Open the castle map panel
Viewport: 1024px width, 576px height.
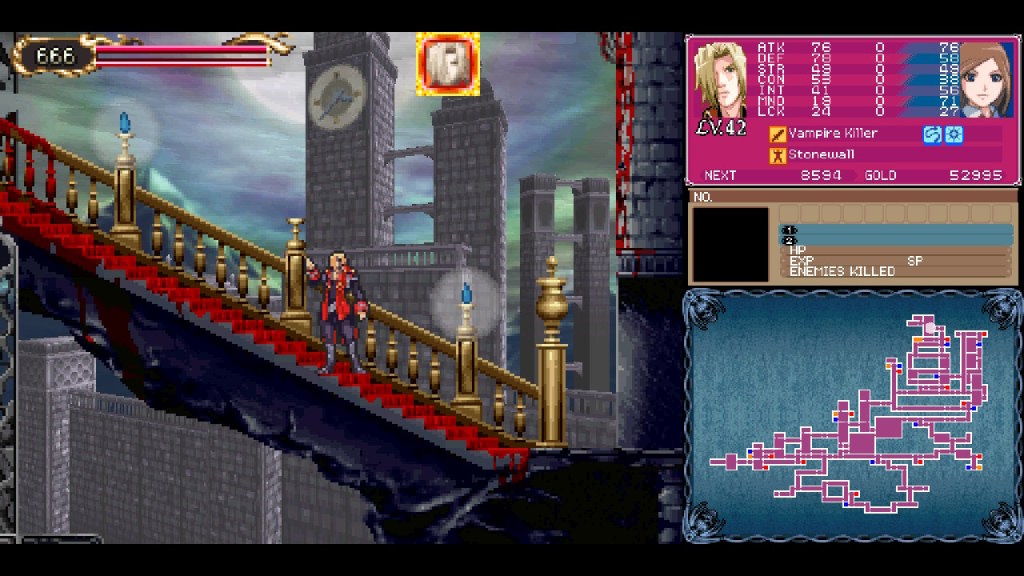(x=852, y=415)
